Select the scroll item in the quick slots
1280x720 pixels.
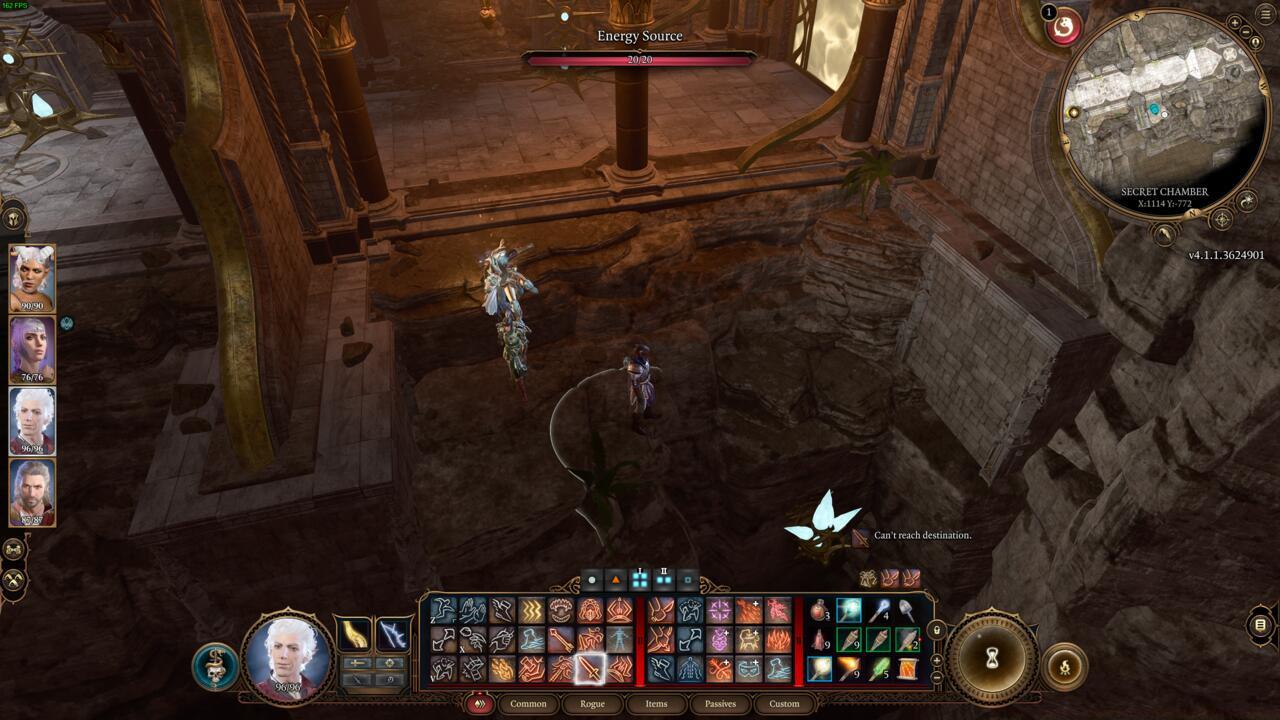click(x=910, y=669)
